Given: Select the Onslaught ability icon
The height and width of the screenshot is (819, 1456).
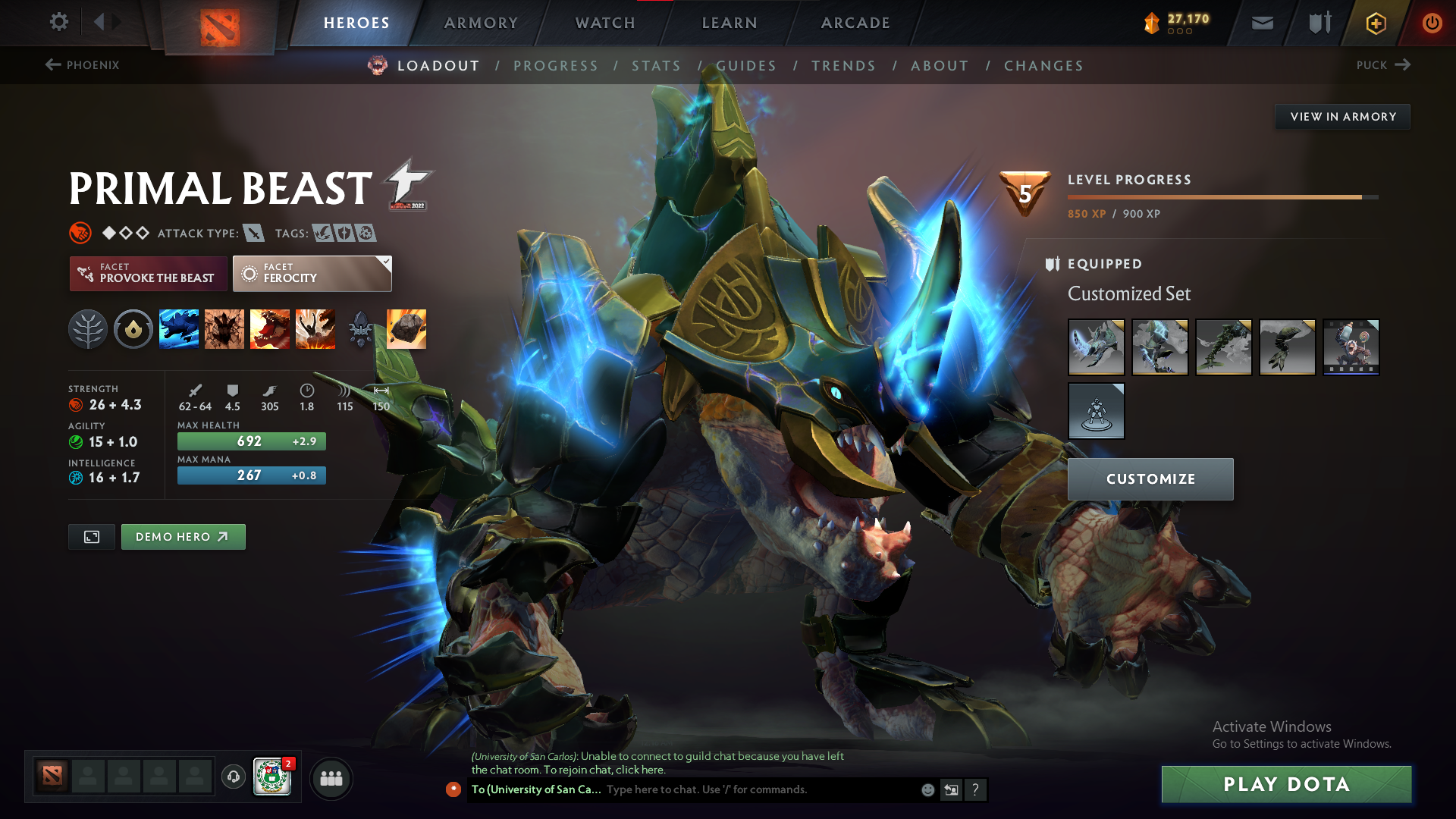Looking at the screenshot, I should (179, 328).
